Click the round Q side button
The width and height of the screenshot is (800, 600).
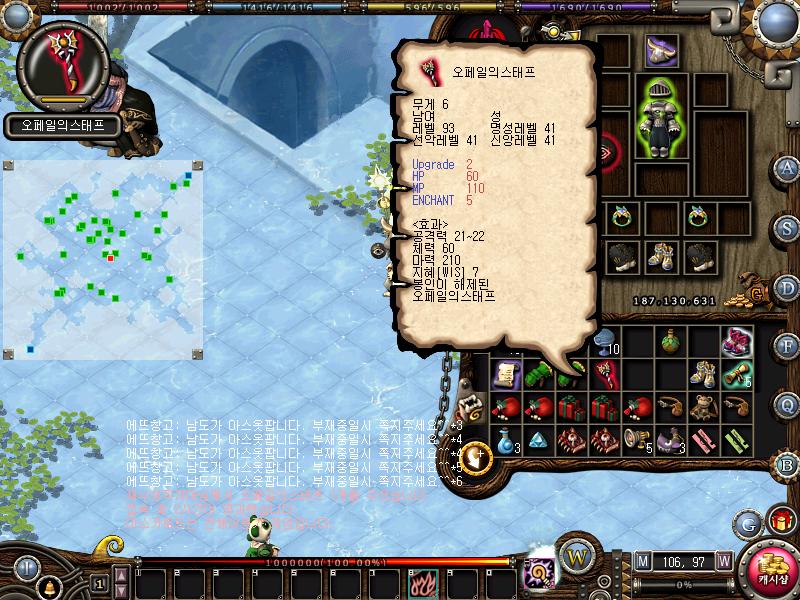tap(787, 404)
